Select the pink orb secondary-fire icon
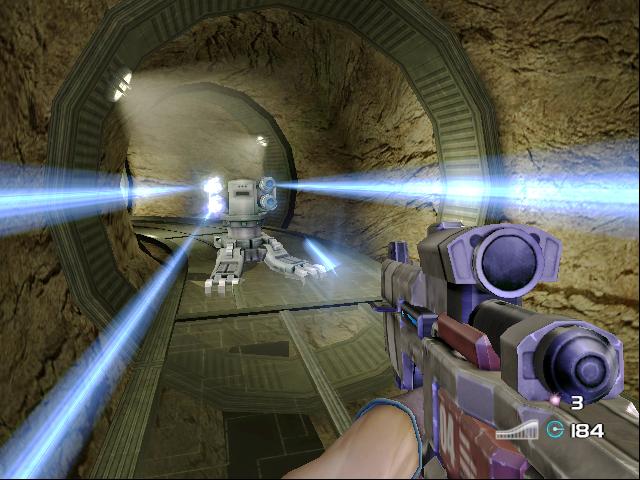640x480 pixels. (x=556, y=402)
